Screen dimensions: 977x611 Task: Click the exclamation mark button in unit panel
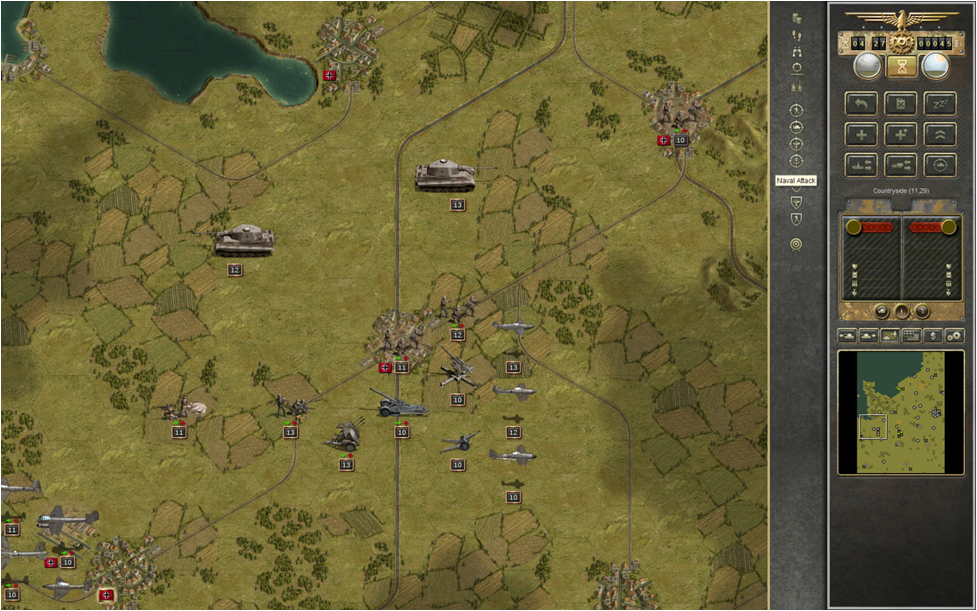click(901, 312)
